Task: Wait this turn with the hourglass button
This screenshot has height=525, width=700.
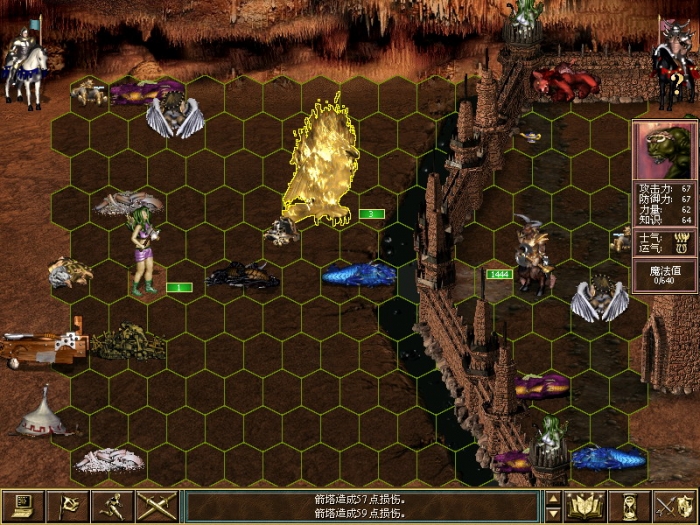Action: coord(630,506)
